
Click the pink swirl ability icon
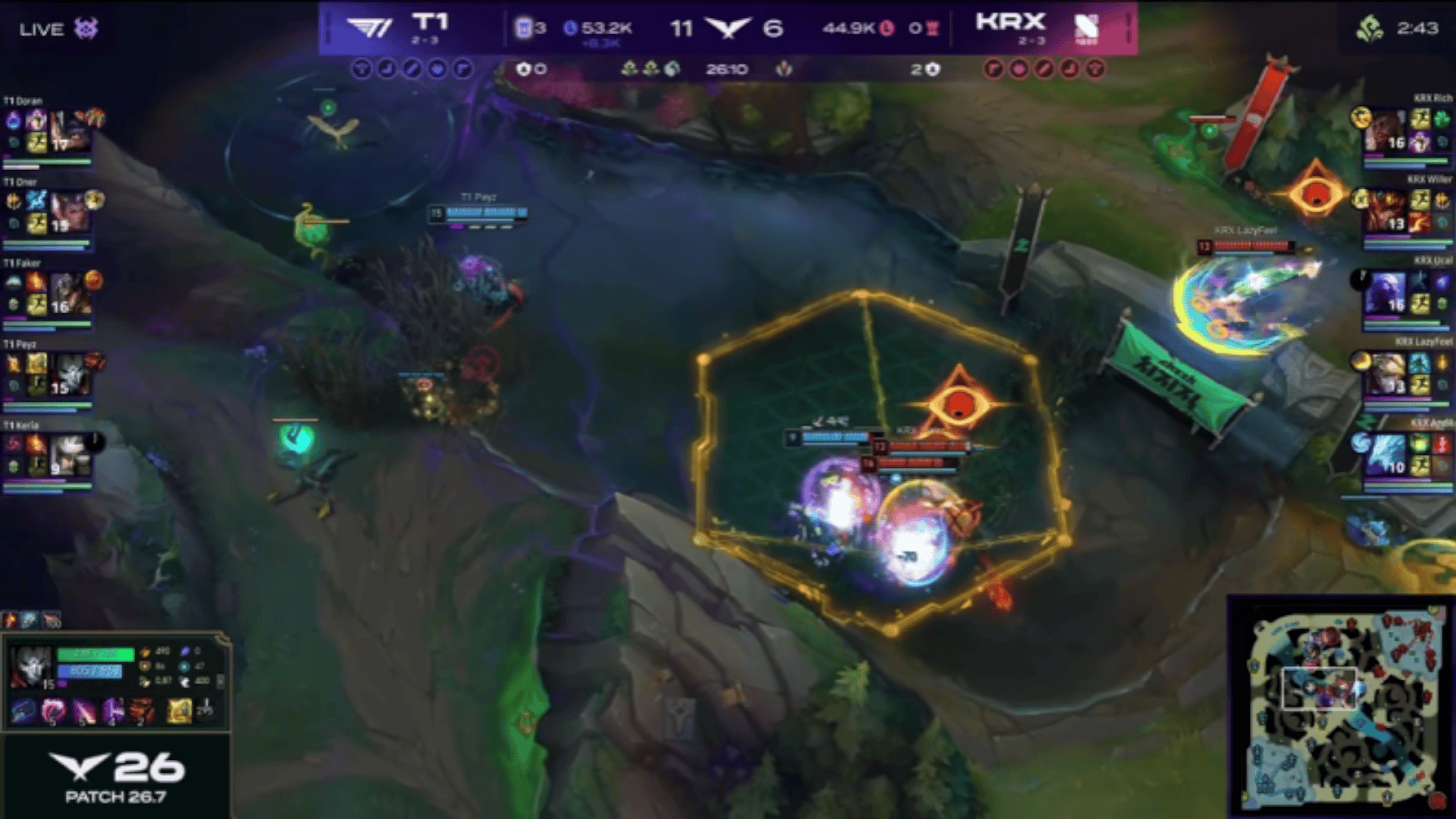pyautogui.click(x=53, y=711)
